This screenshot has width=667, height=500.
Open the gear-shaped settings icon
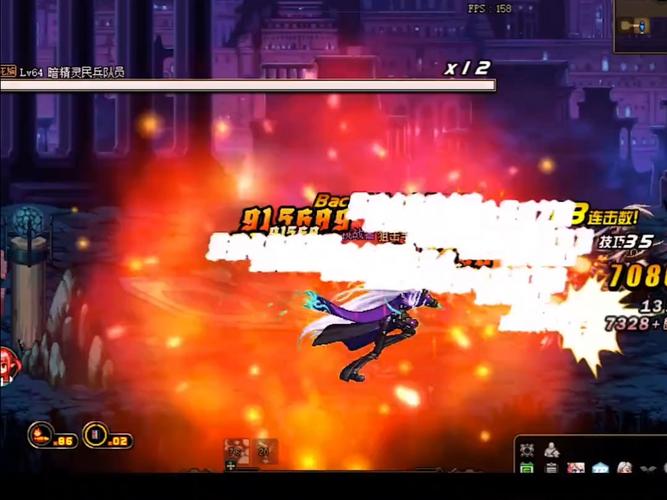pyautogui.click(x=527, y=450)
